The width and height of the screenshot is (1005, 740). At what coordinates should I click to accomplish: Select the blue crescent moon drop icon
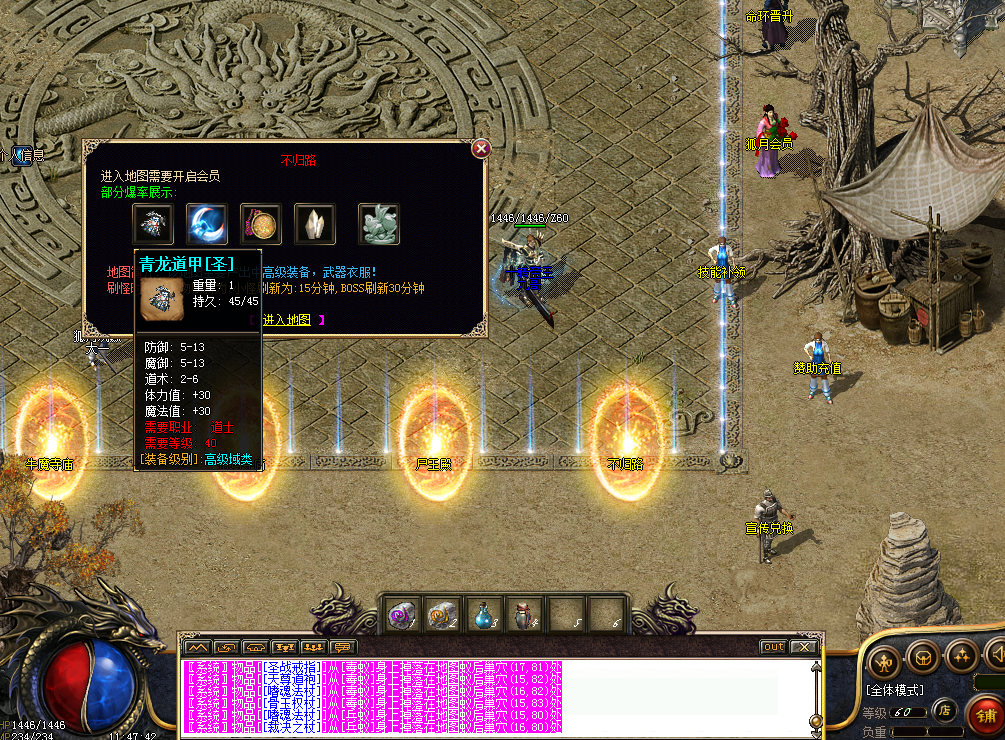pyautogui.click(x=206, y=224)
